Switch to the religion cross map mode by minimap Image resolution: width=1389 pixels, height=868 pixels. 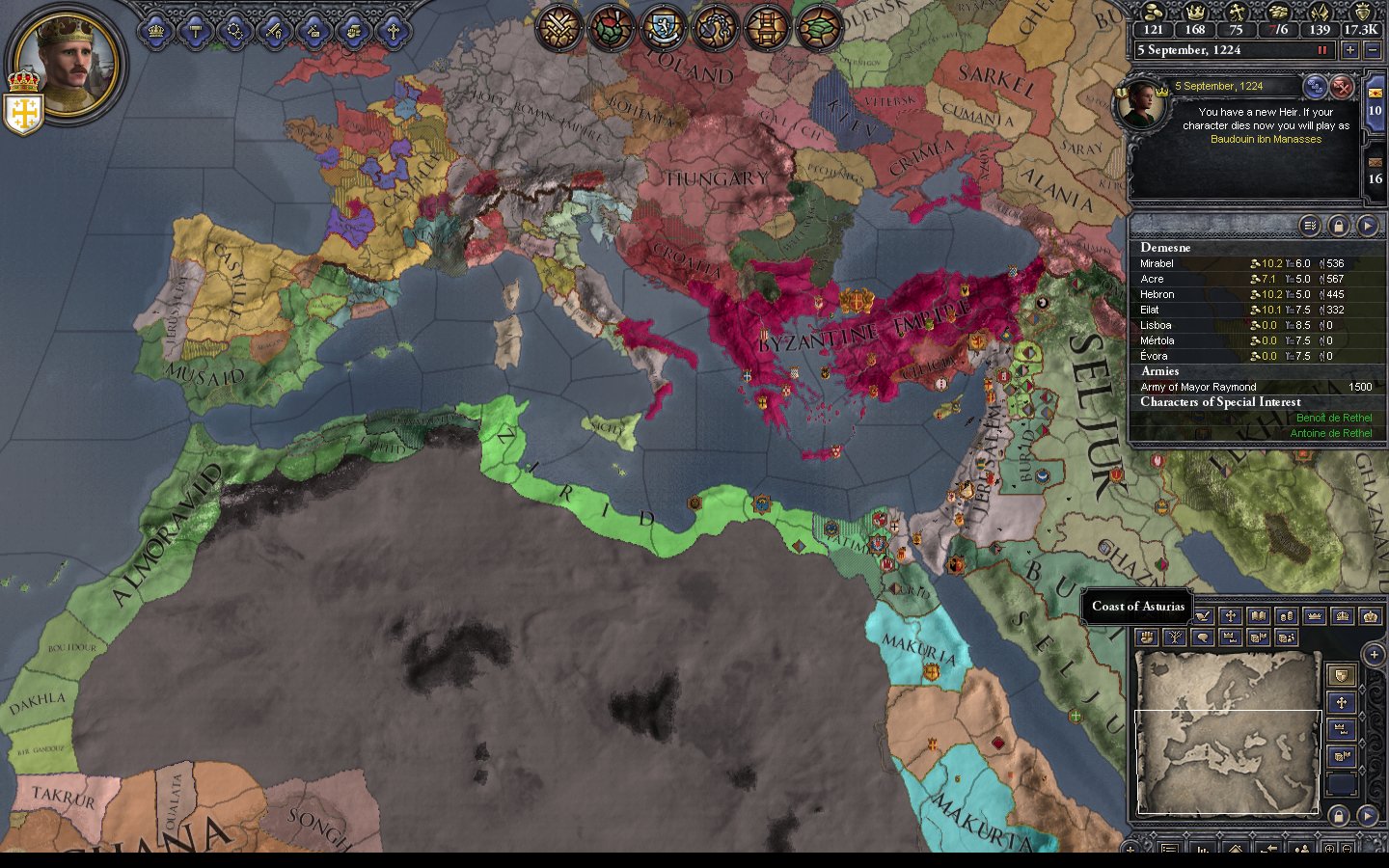1341,702
